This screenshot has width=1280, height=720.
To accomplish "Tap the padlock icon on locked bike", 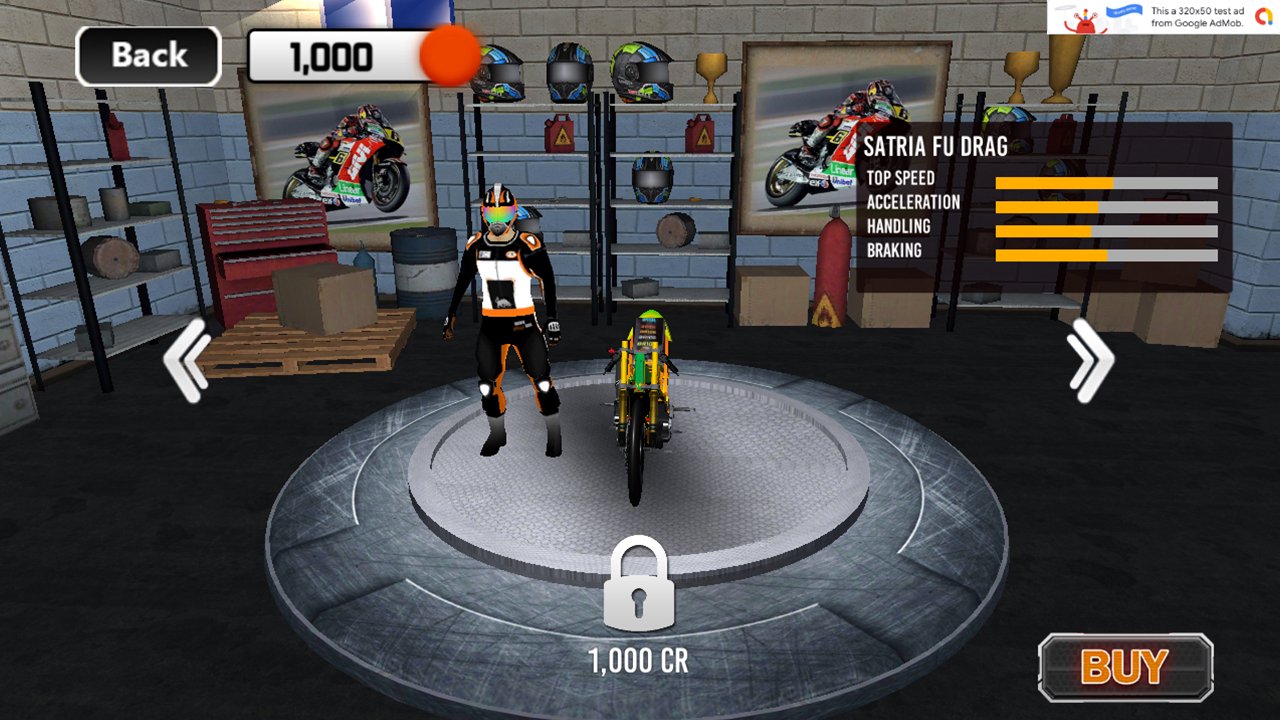I will [x=639, y=585].
